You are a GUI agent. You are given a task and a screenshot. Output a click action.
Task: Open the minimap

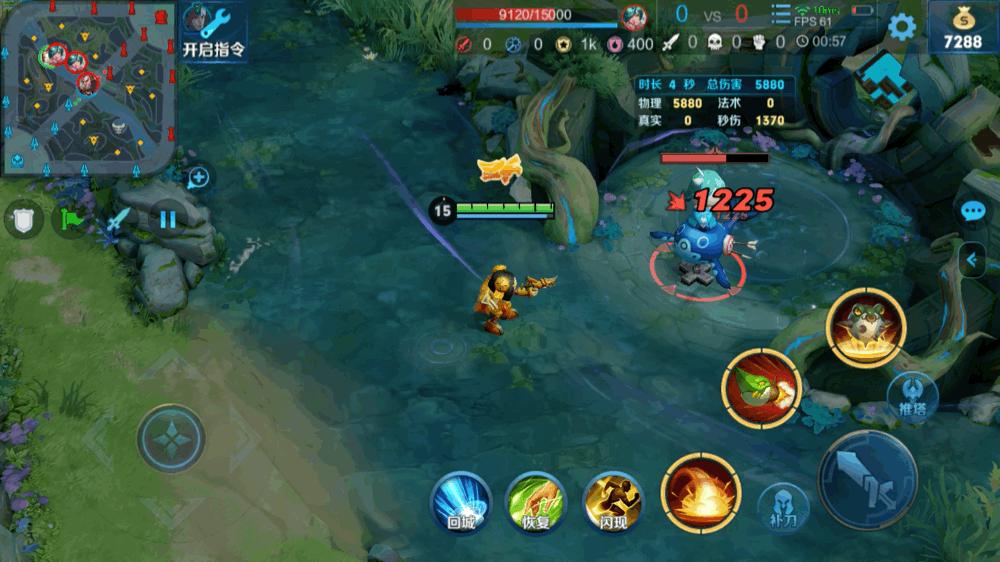88,88
